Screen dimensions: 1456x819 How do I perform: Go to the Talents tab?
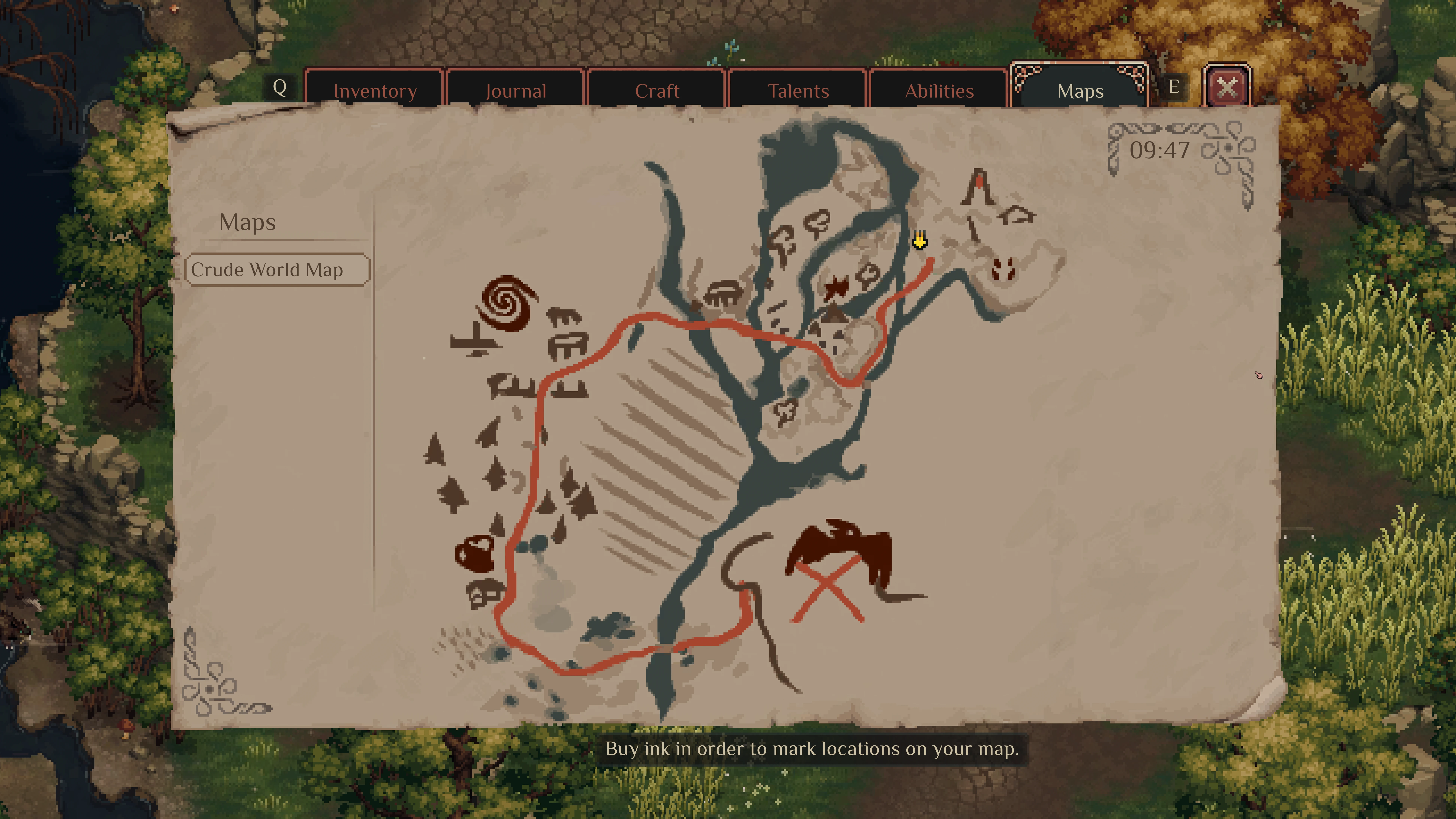point(798,90)
